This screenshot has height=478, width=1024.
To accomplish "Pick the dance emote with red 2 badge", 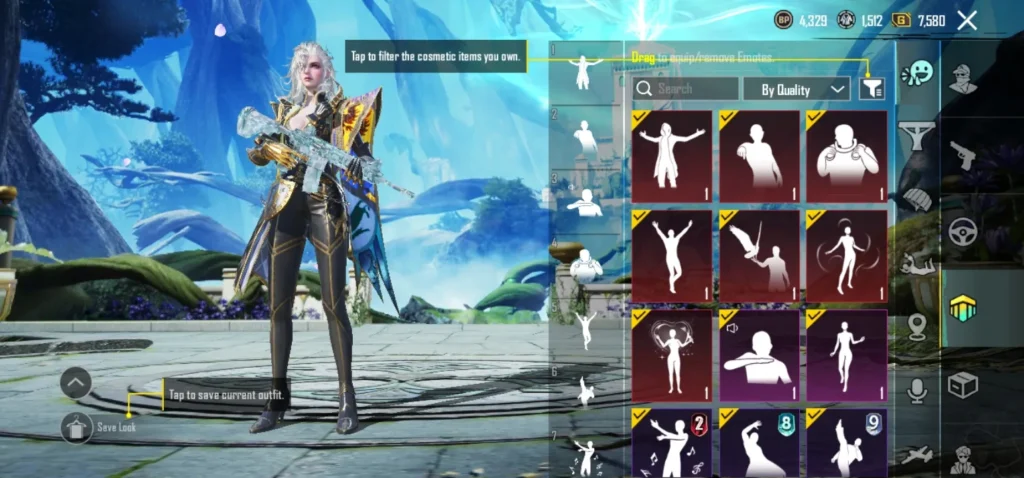I will point(671,442).
